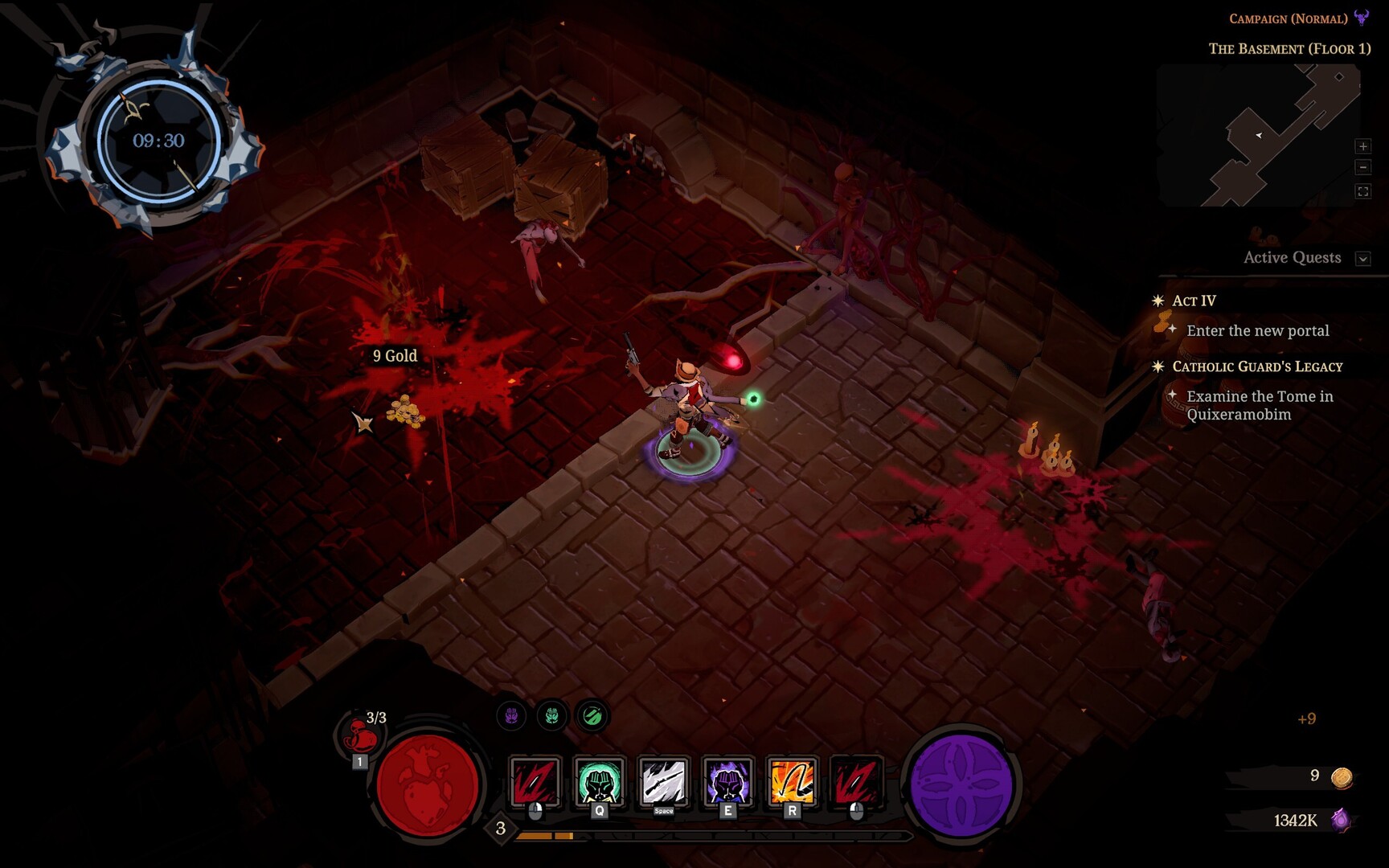Activate the green glowing hands ability

click(599, 781)
